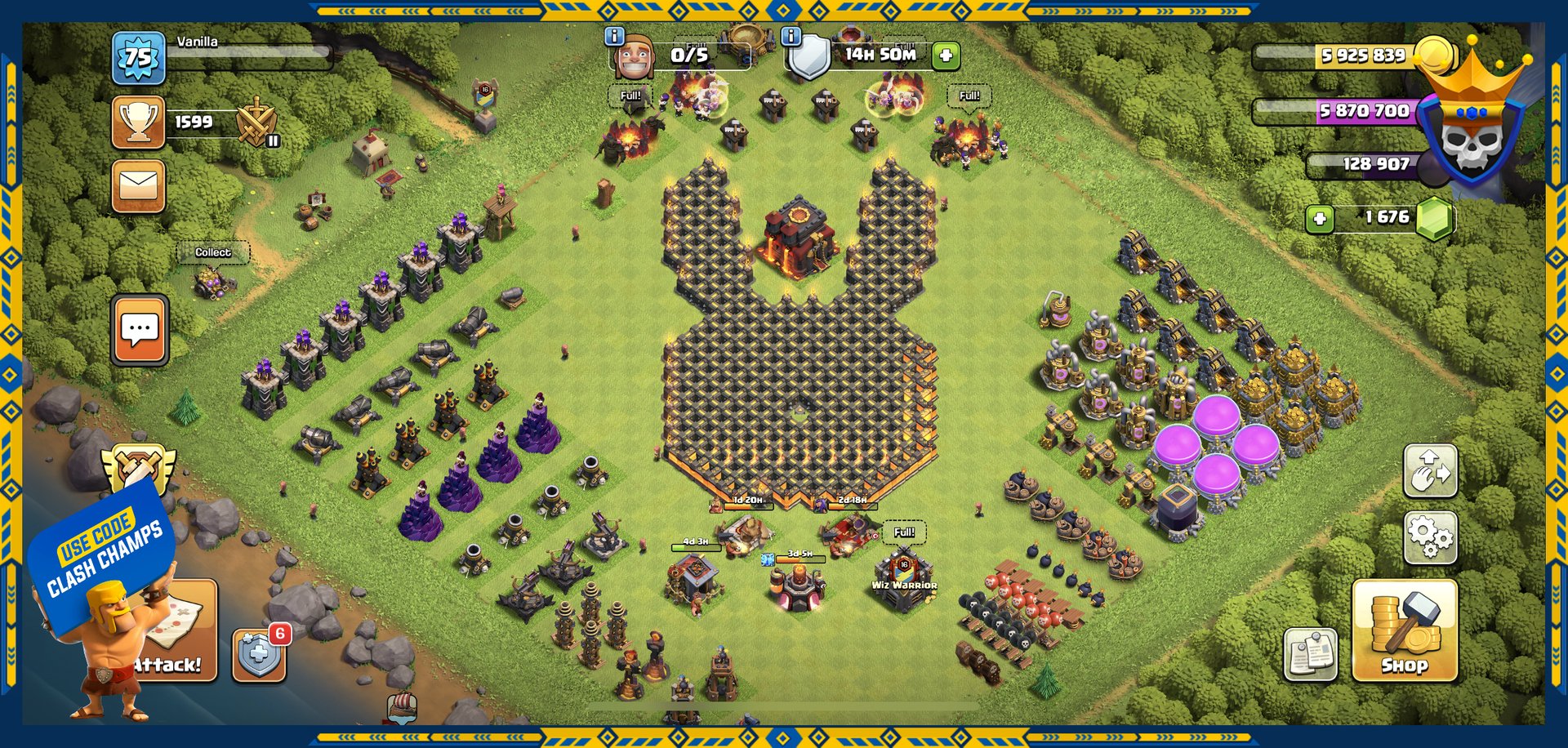
Task: Open the layout editor hand-arrows button
Action: pyautogui.click(x=1430, y=471)
